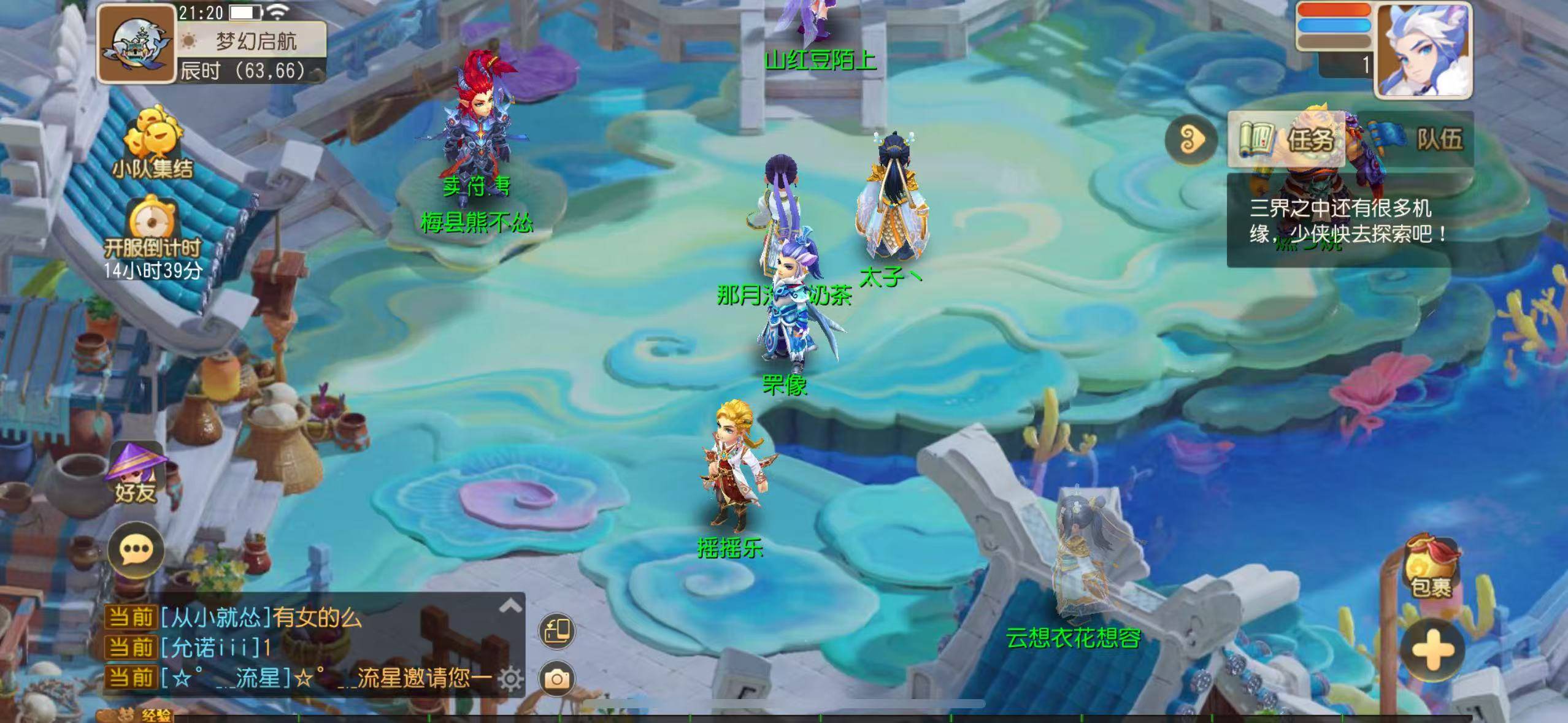Tap the screen rotate button above camera

[557, 631]
